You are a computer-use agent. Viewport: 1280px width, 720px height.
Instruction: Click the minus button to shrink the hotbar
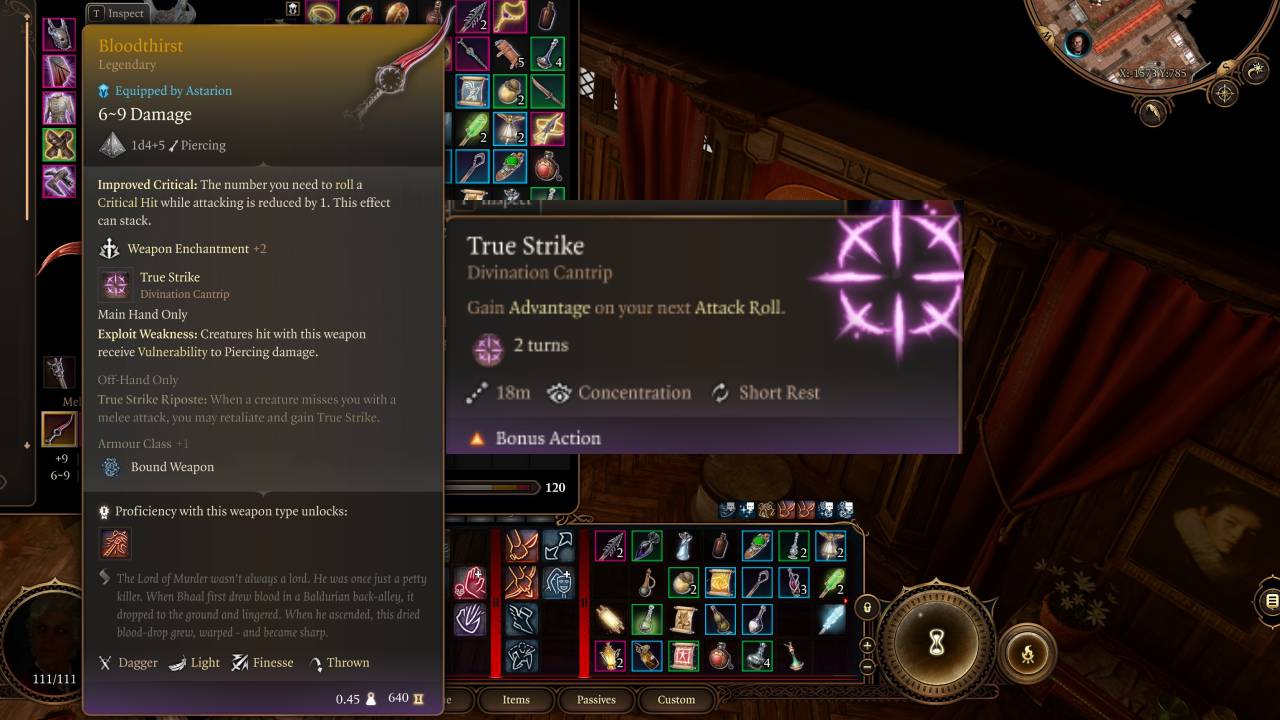click(x=867, y=666)
